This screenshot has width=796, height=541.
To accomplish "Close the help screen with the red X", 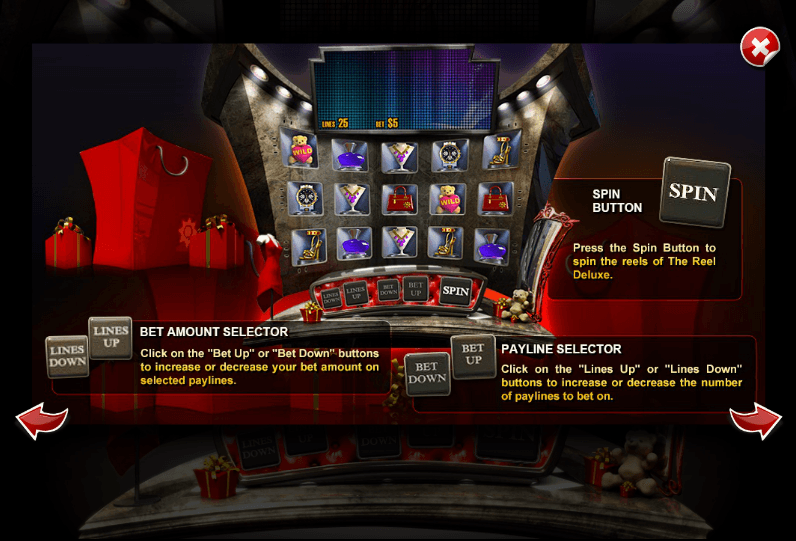I will point(760,47).
